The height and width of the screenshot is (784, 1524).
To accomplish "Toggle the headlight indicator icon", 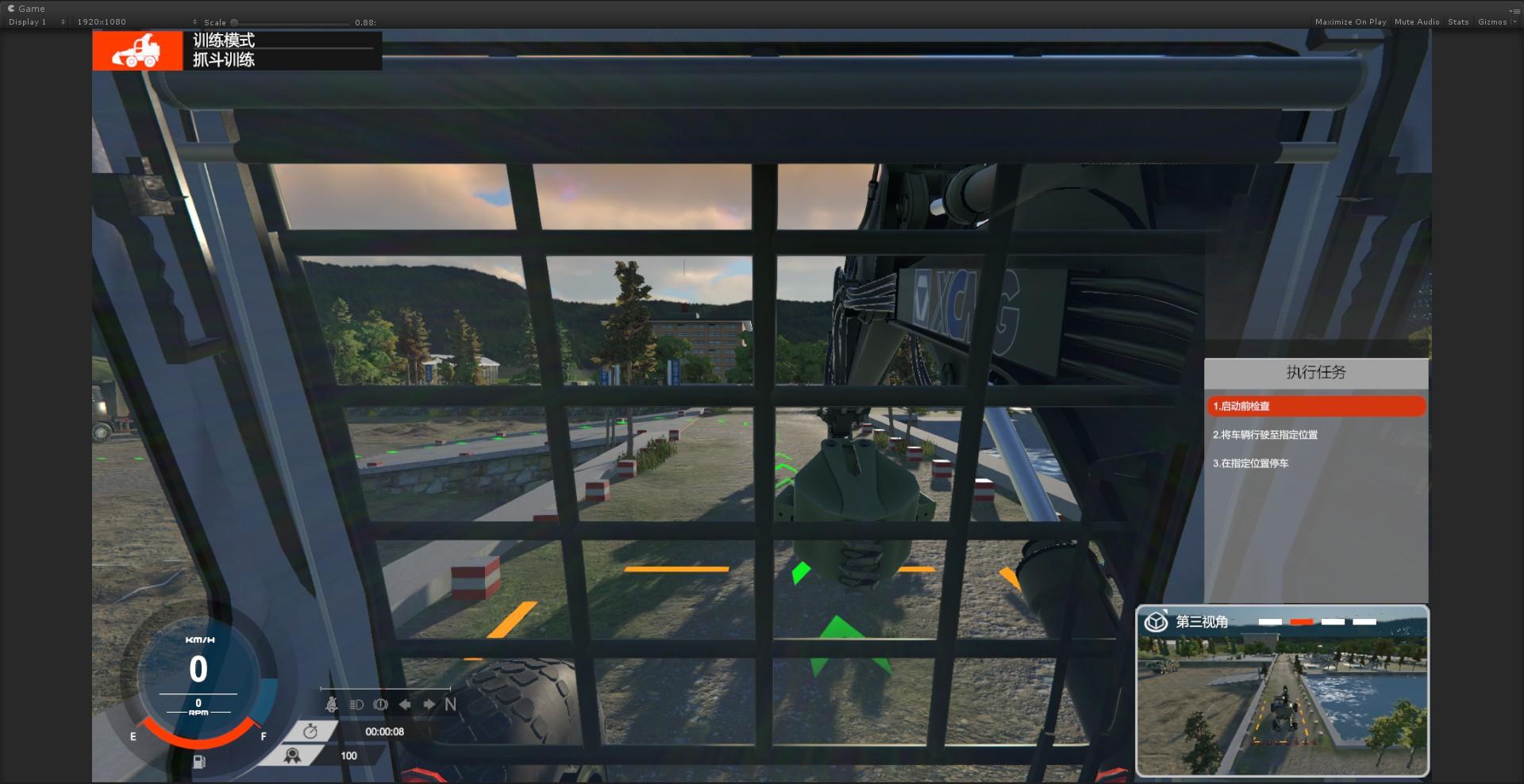I will (356, 705).
